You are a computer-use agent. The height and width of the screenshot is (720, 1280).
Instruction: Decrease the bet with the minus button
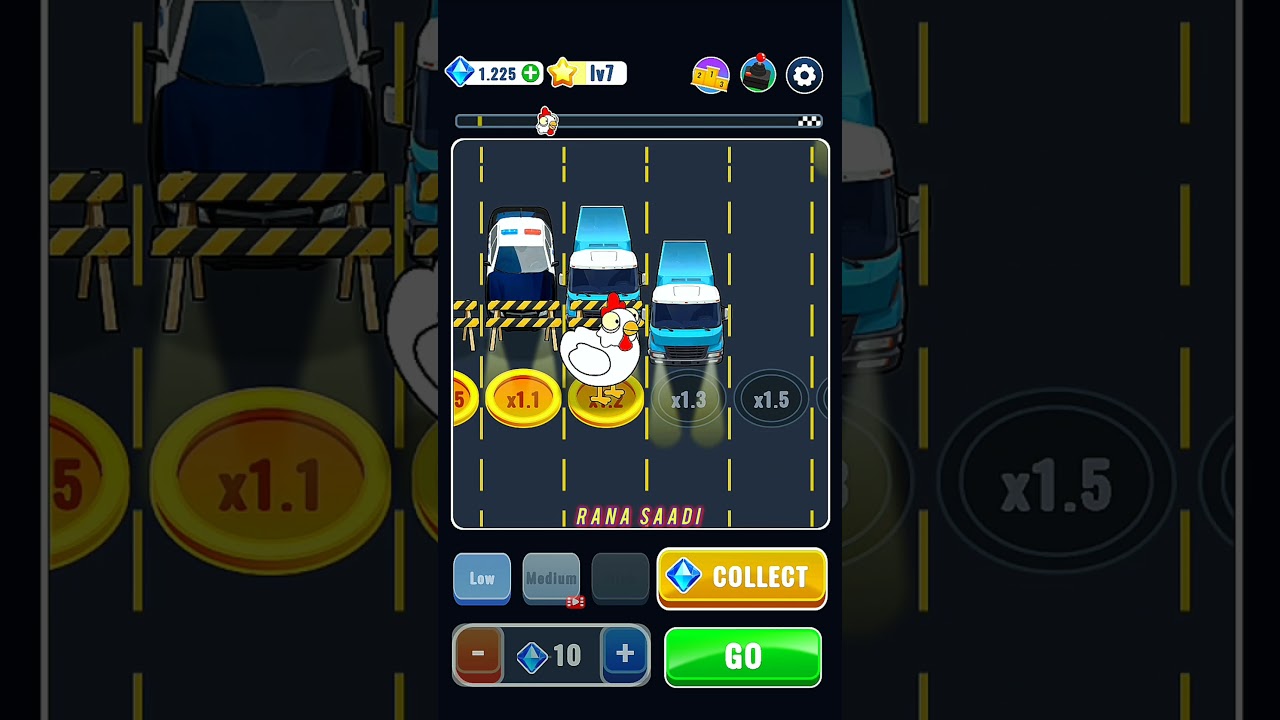(478, 654)
